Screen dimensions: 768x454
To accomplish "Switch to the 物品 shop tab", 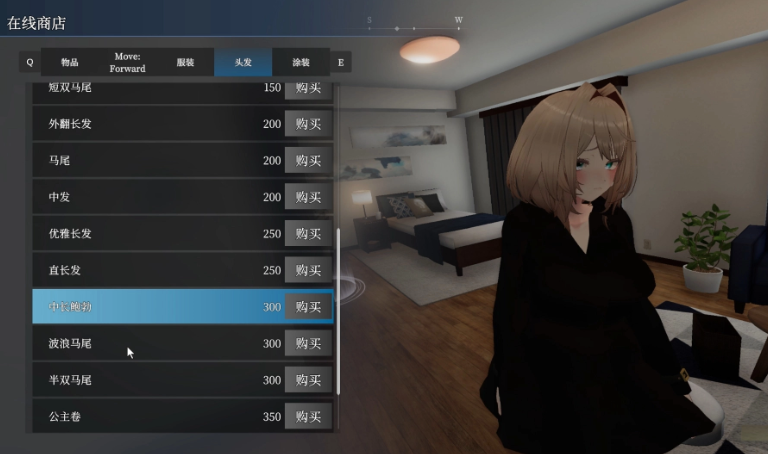I will pos(69,62).
